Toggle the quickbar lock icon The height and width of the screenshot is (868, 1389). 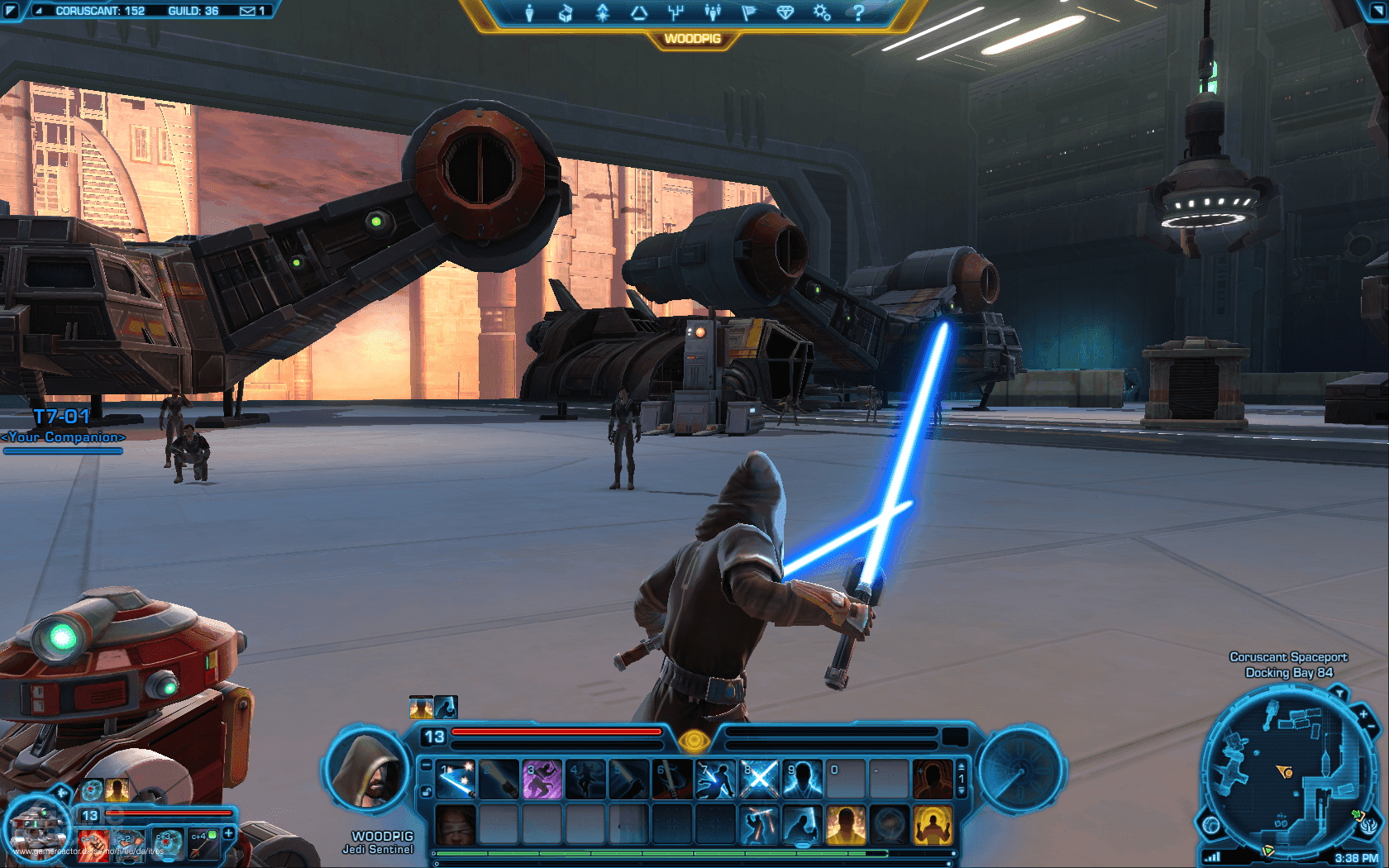coord(427,792)
